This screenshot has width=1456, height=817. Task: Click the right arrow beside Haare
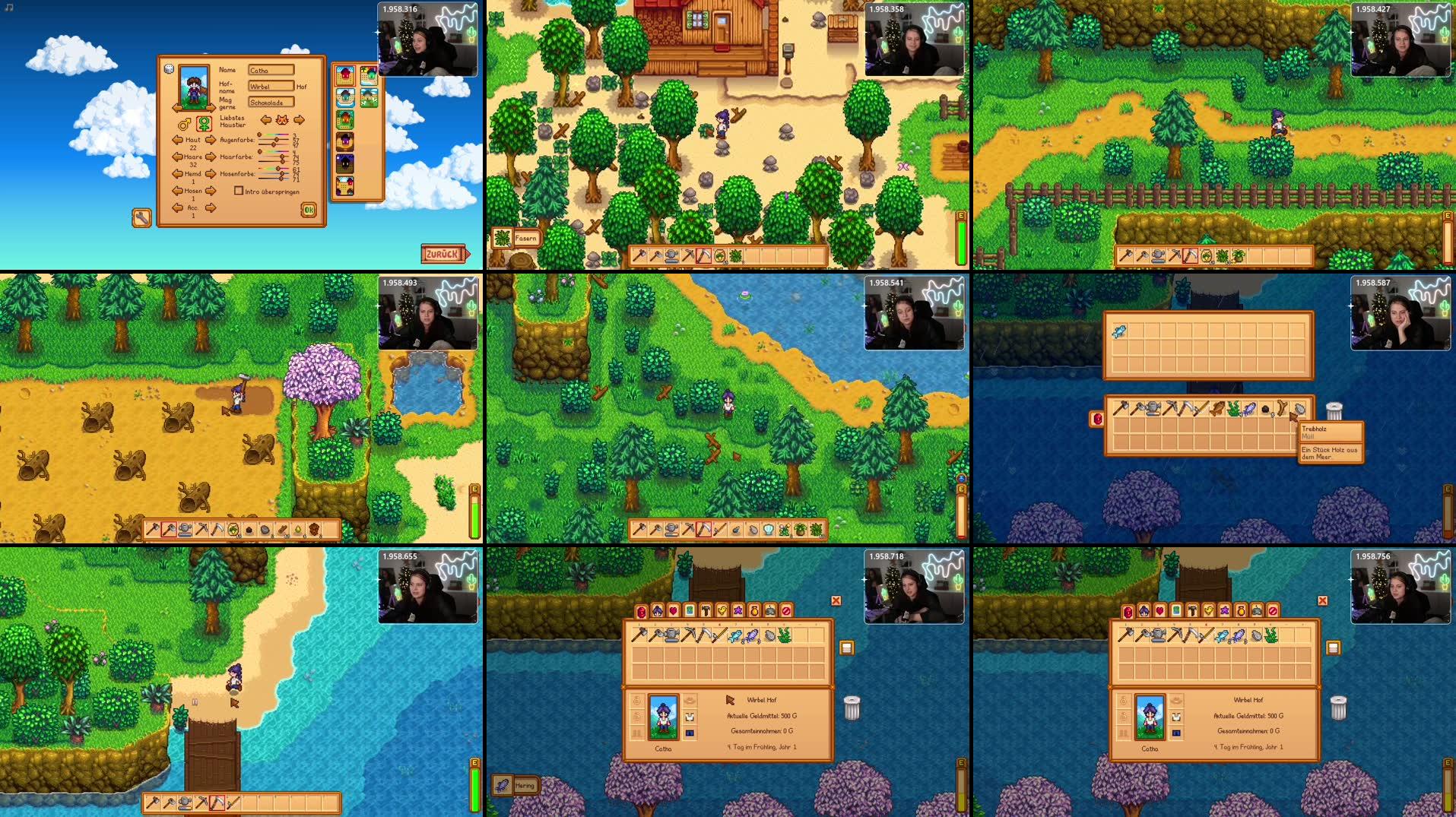click(211, 157)
